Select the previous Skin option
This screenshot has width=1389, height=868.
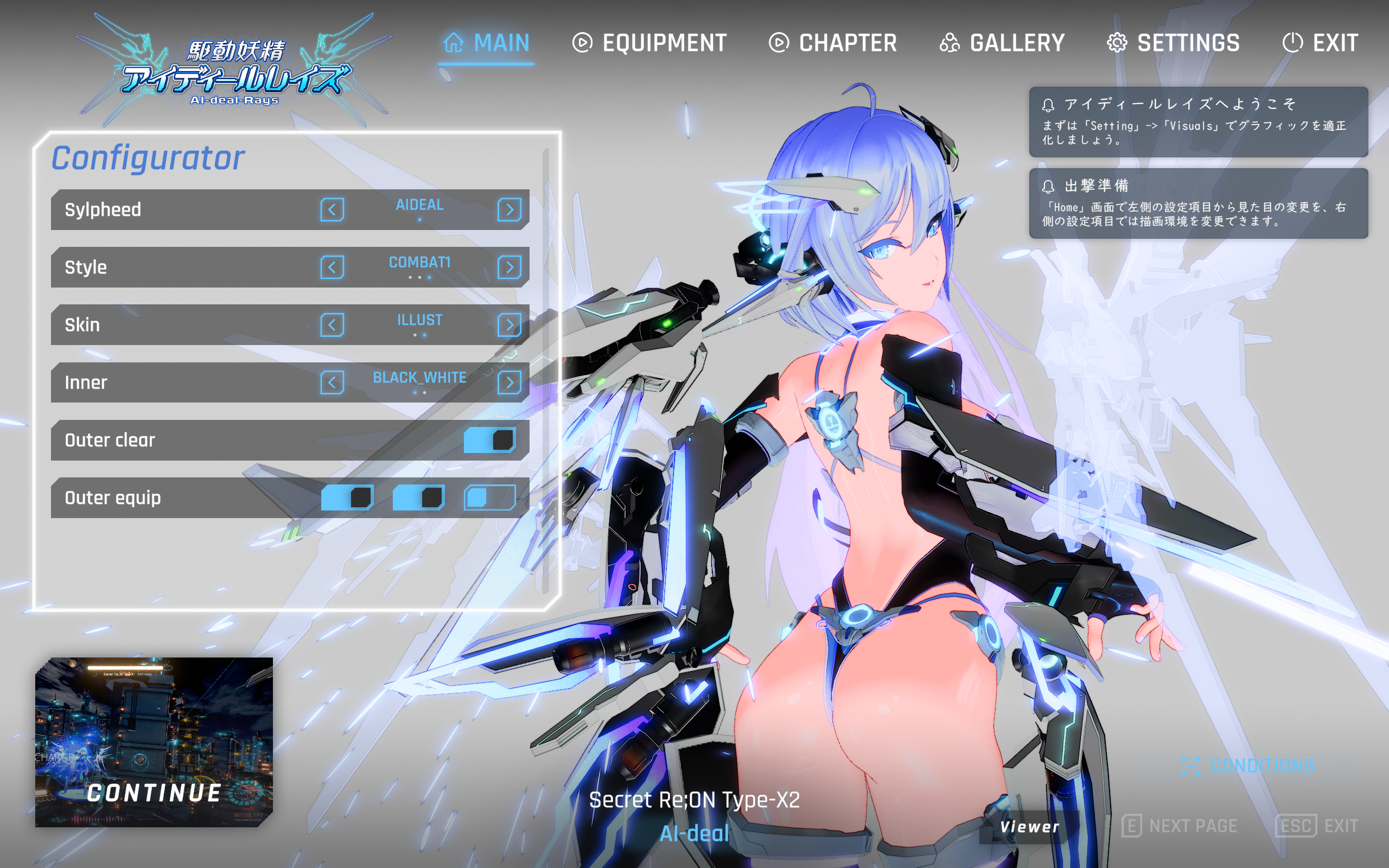(x=332, y=325)
